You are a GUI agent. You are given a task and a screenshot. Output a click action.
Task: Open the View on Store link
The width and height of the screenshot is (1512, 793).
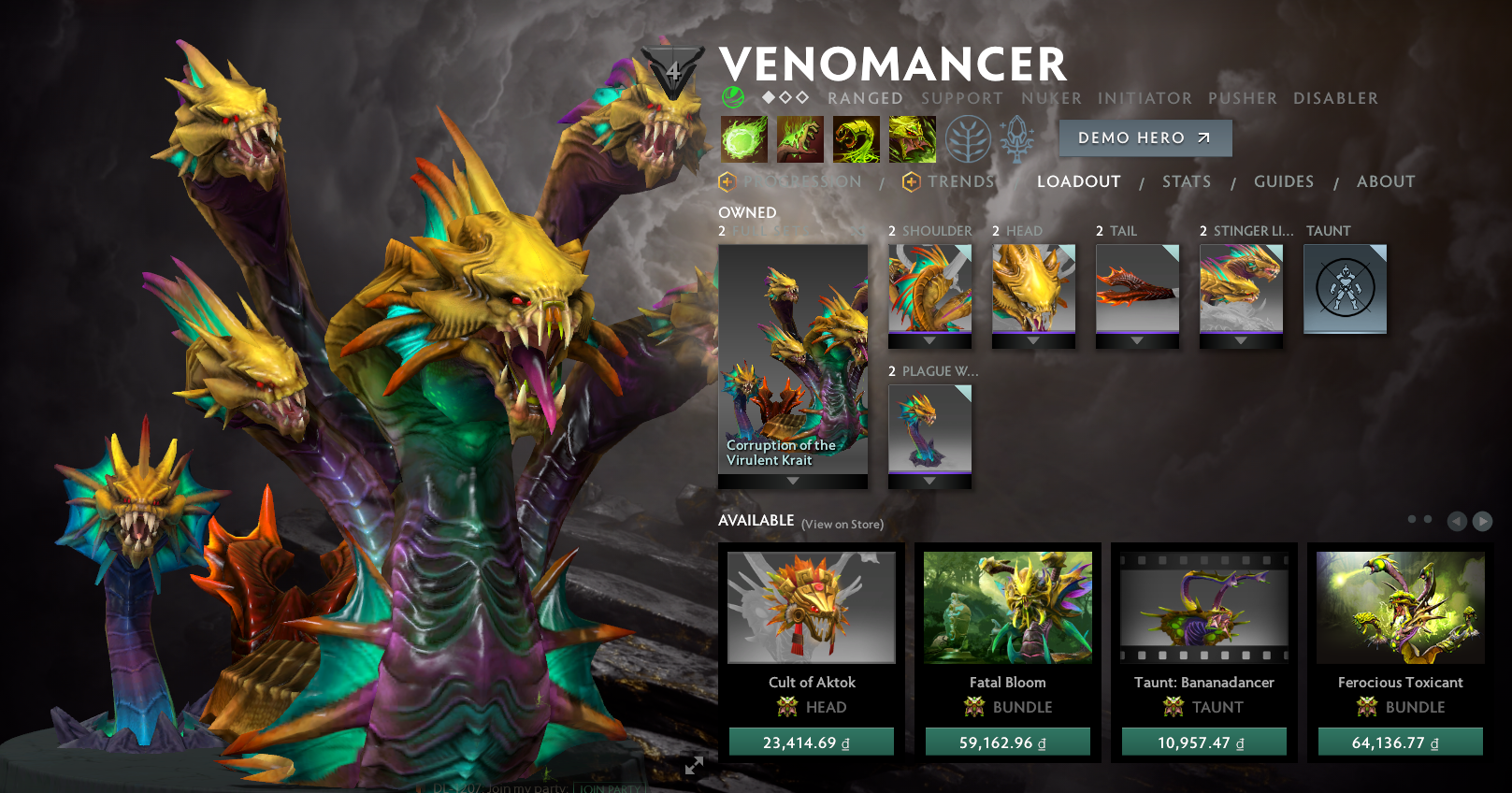[842, 525]
